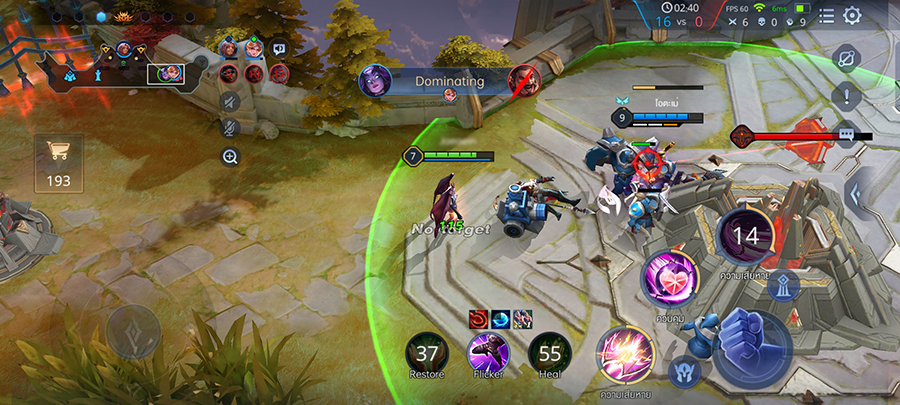Click the red spiral item icon
The width and height of the screenshot is (900, 405).
click(x=478, y=318)
